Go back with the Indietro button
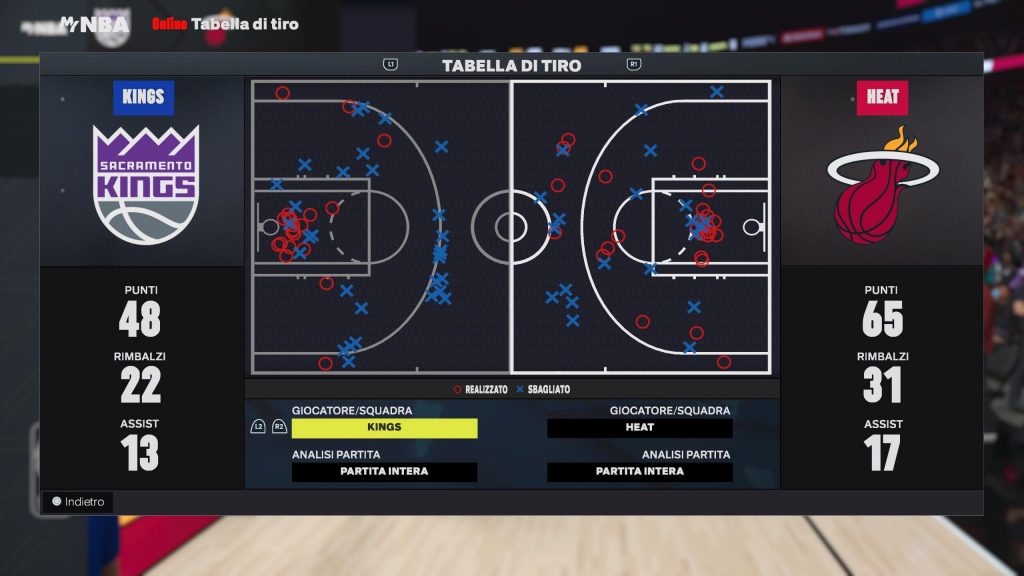 (x=78, y=502)
